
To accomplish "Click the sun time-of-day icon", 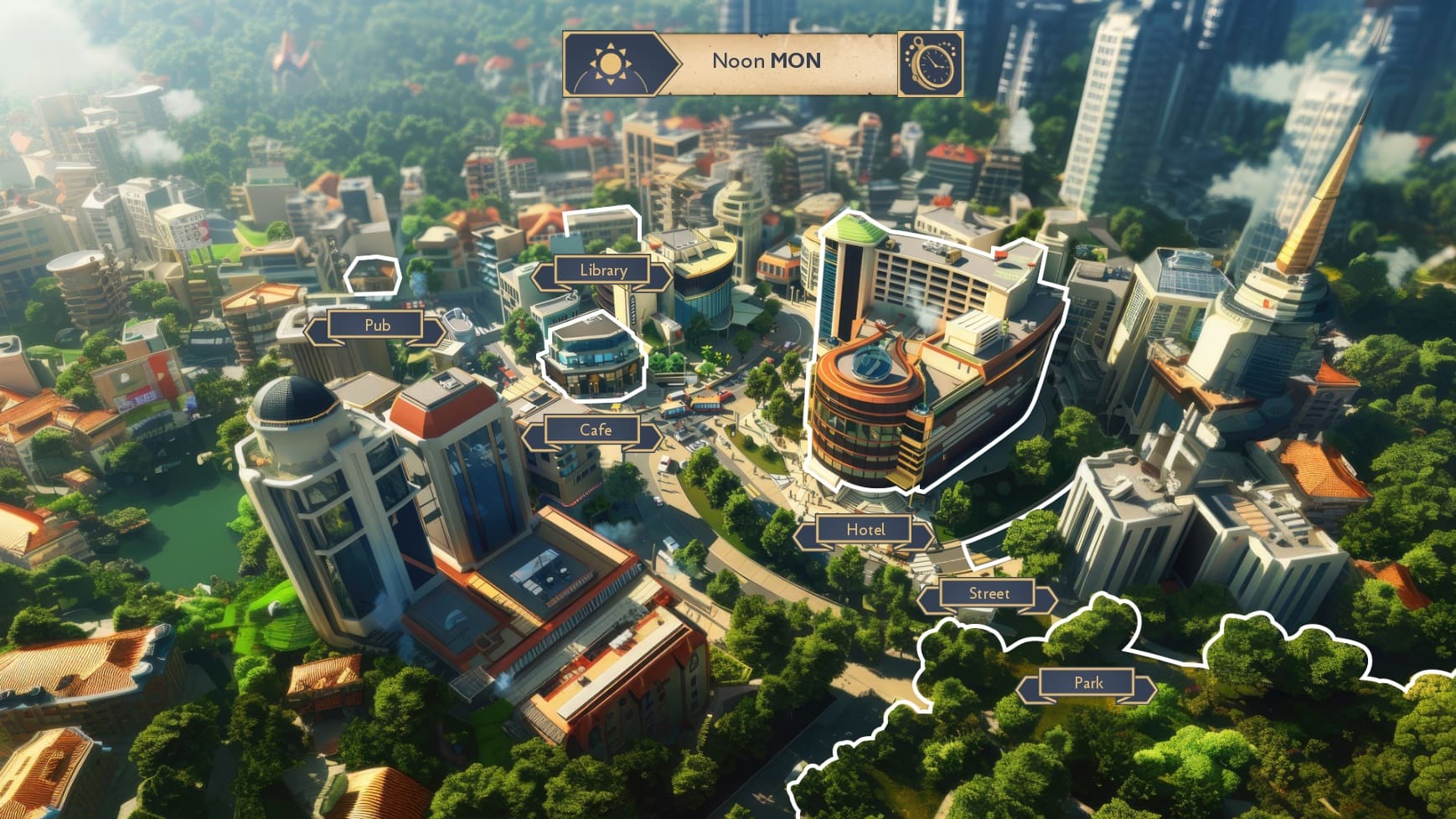I will tap(608, 64).
